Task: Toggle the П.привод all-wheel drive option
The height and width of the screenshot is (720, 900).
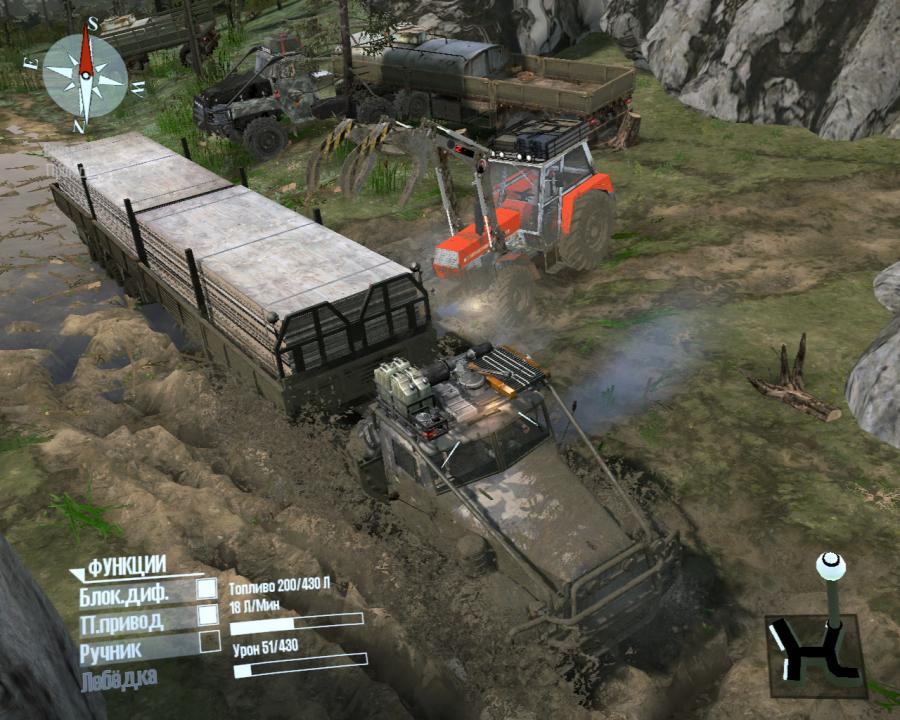Action: click(206, 616)
